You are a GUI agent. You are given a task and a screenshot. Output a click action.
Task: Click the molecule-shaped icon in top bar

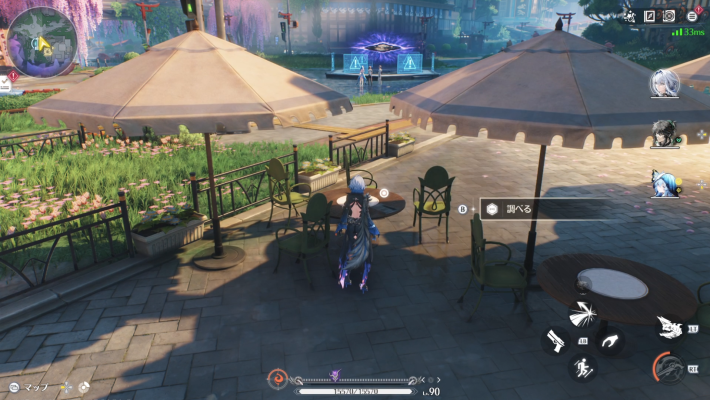pyautogui.click(x=631, y=16)
